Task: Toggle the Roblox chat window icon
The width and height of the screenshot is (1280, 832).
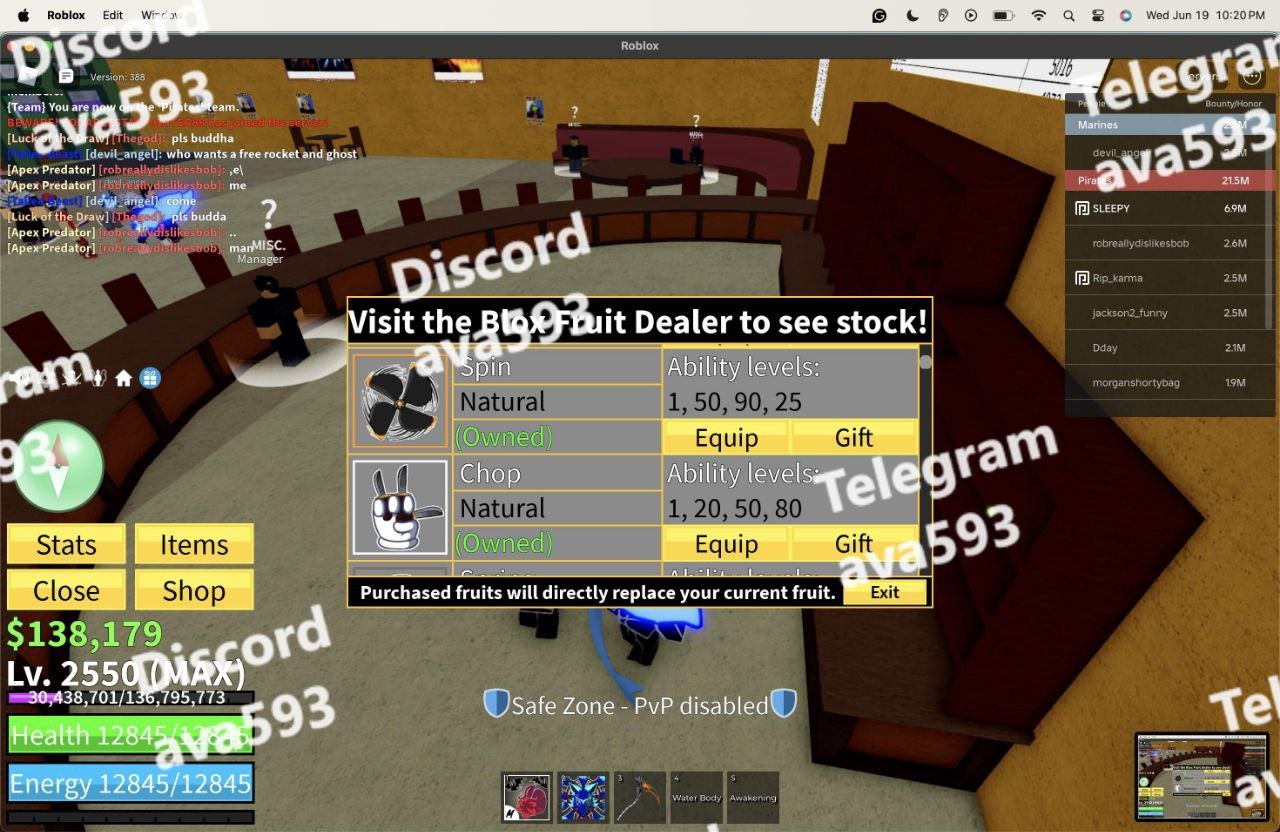Action: (x=66, y=76)
